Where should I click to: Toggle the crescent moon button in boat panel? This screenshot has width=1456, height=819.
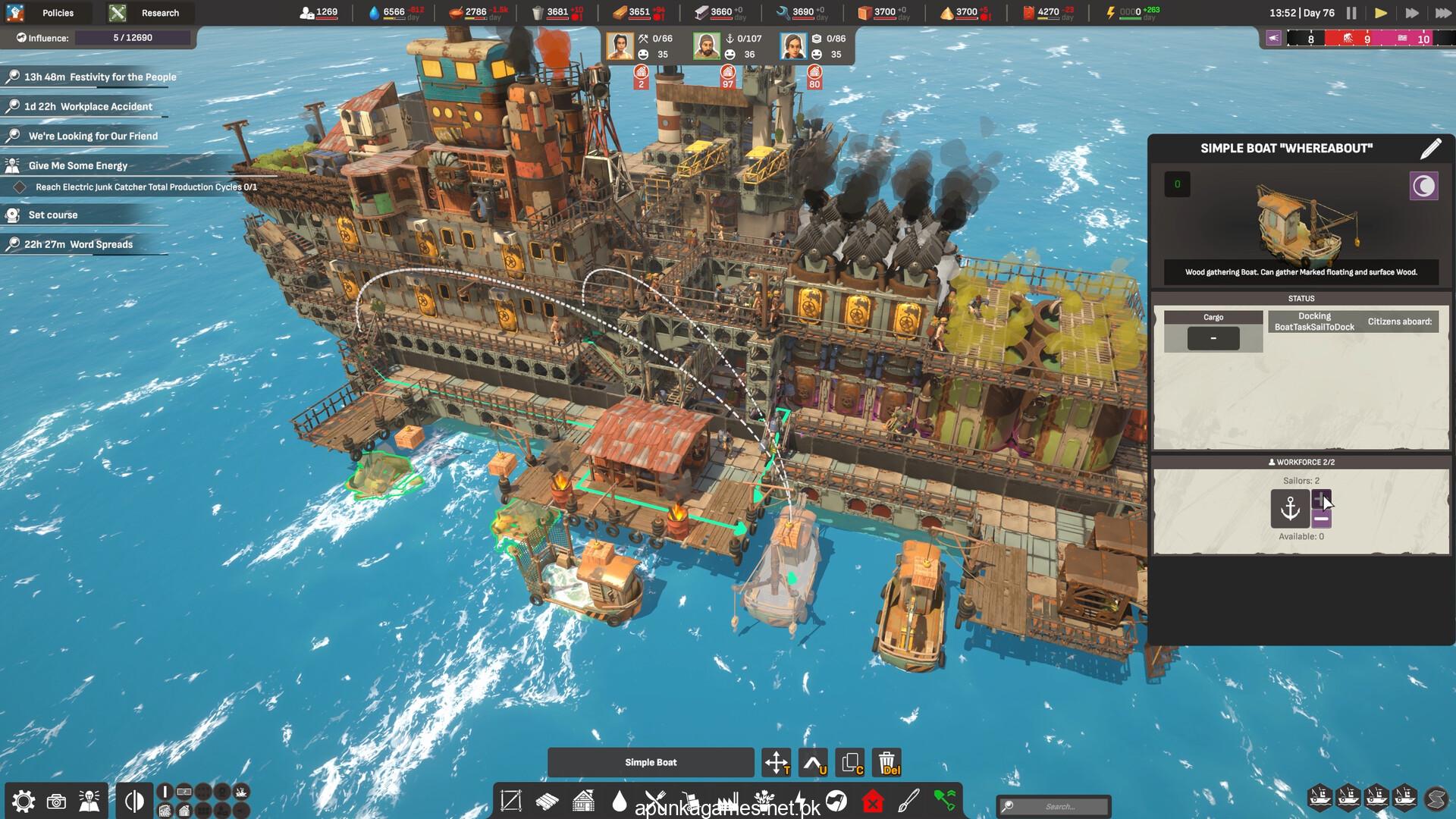point(1423,186)
